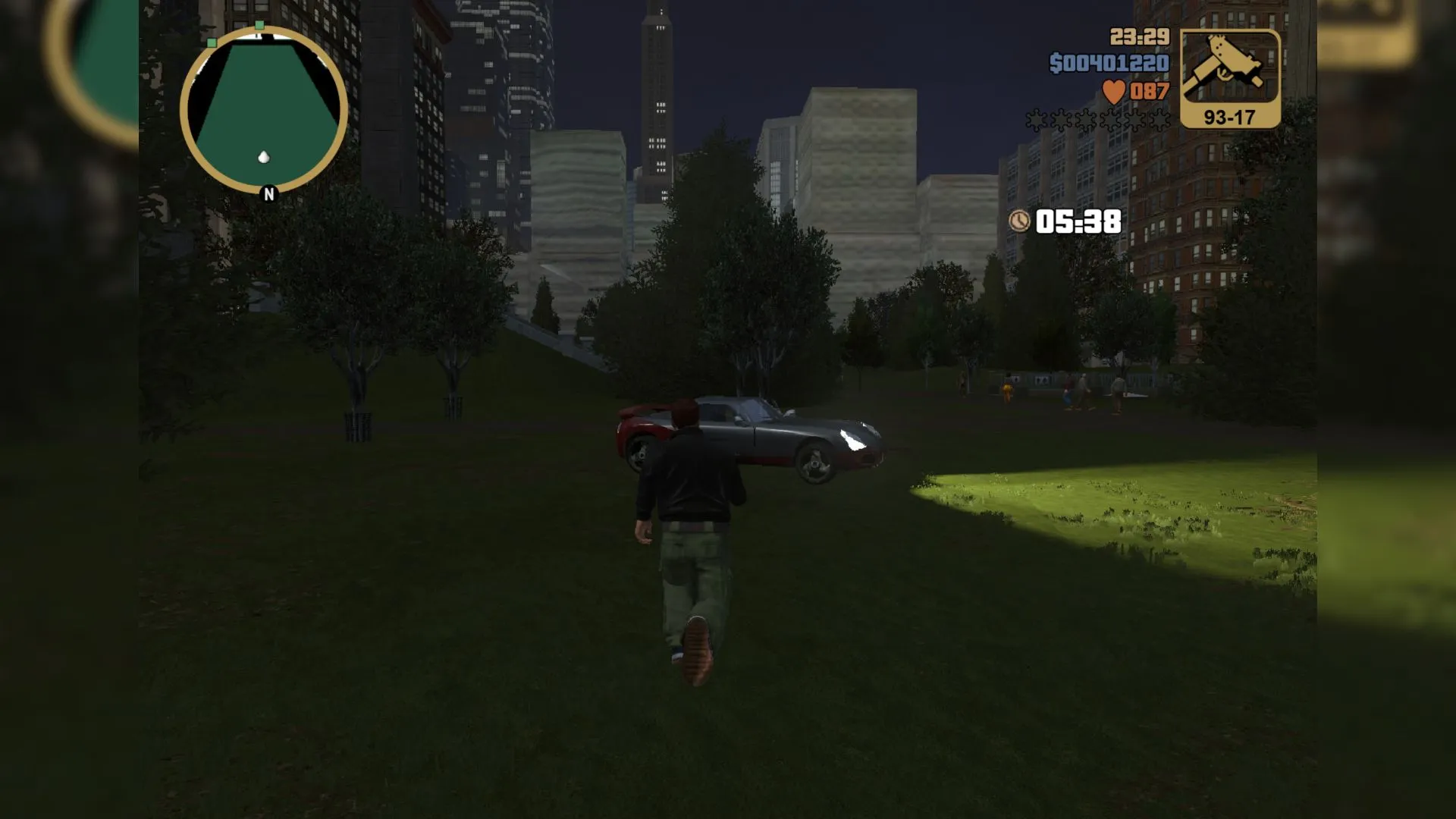
Task: Click the ammo count label 93-17
Action: coord(1231,116)
